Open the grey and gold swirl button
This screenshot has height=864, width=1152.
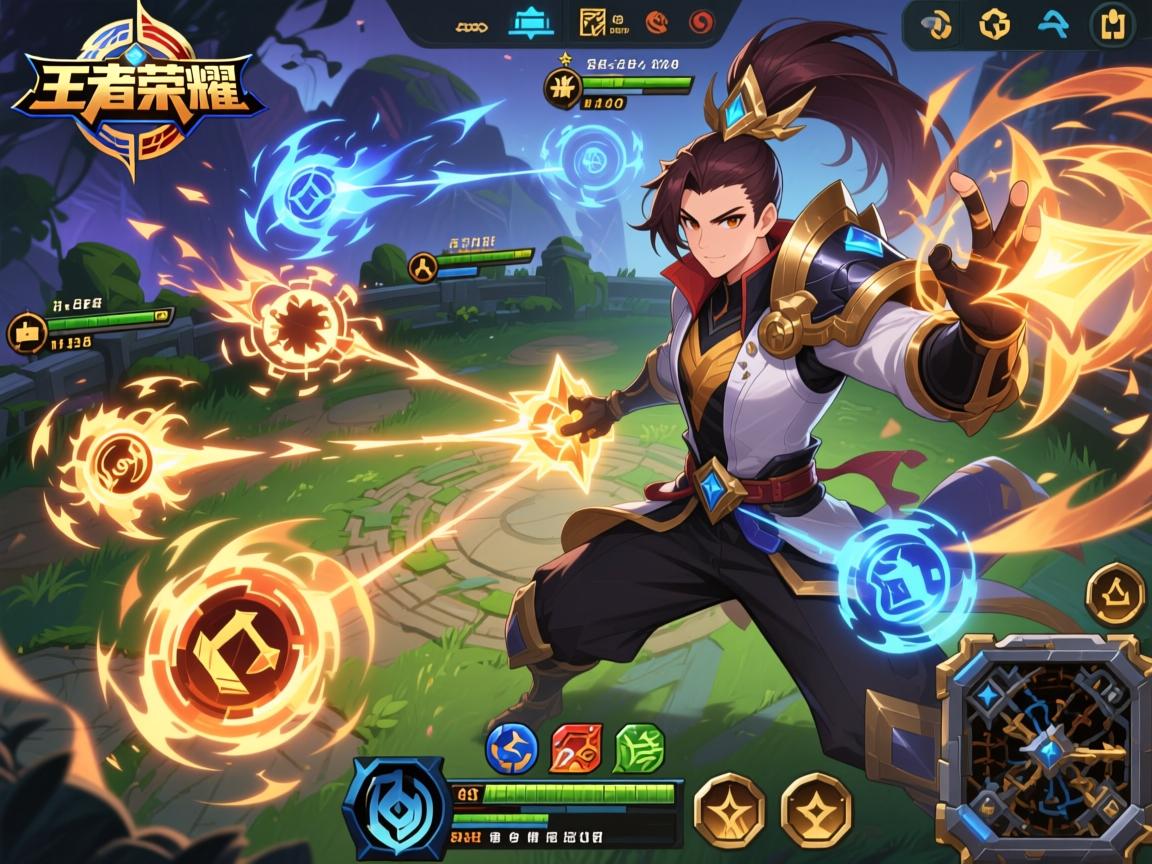point(939,24)
